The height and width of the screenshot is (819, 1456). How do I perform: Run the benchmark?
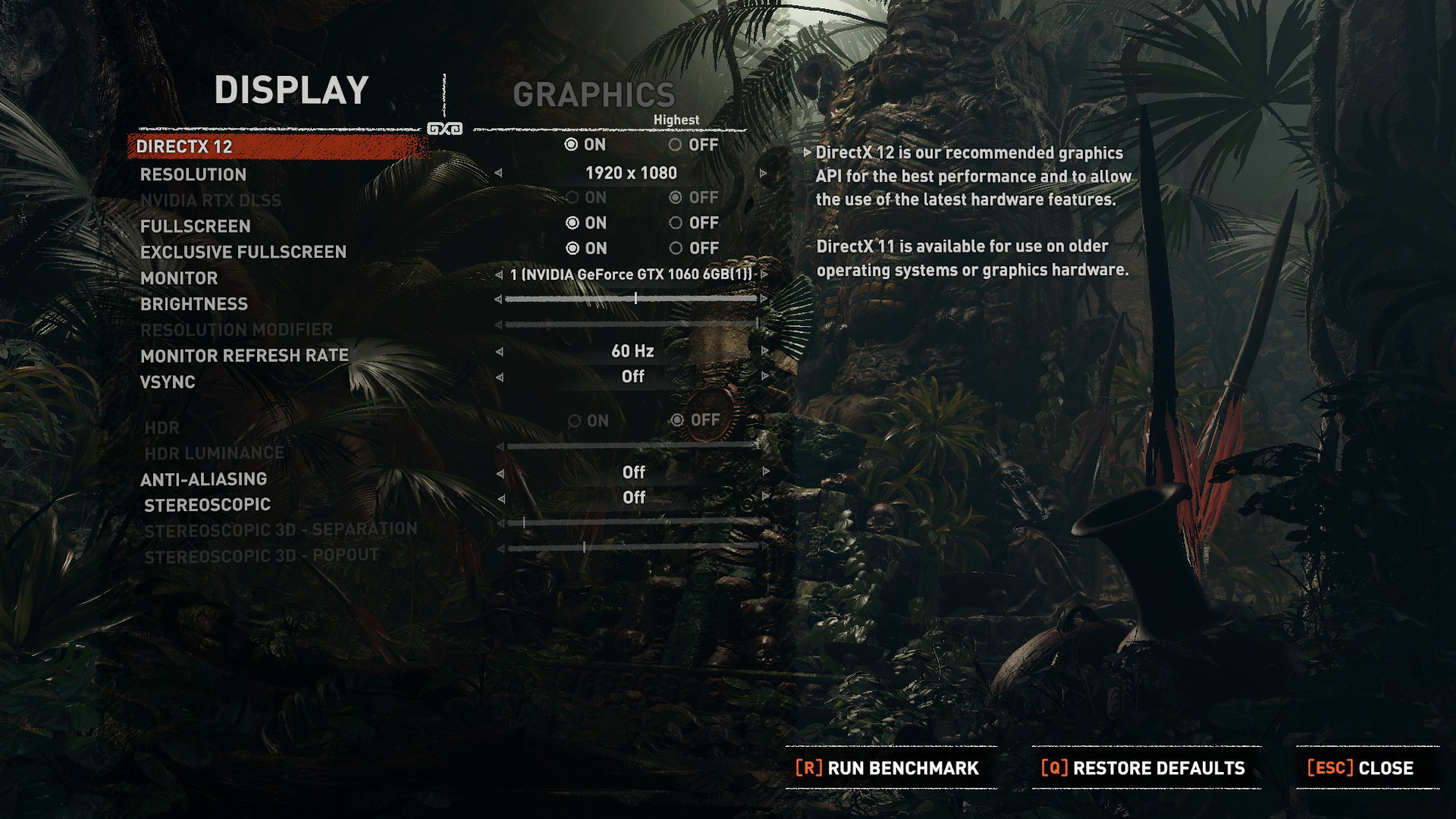tap(887, 768)
